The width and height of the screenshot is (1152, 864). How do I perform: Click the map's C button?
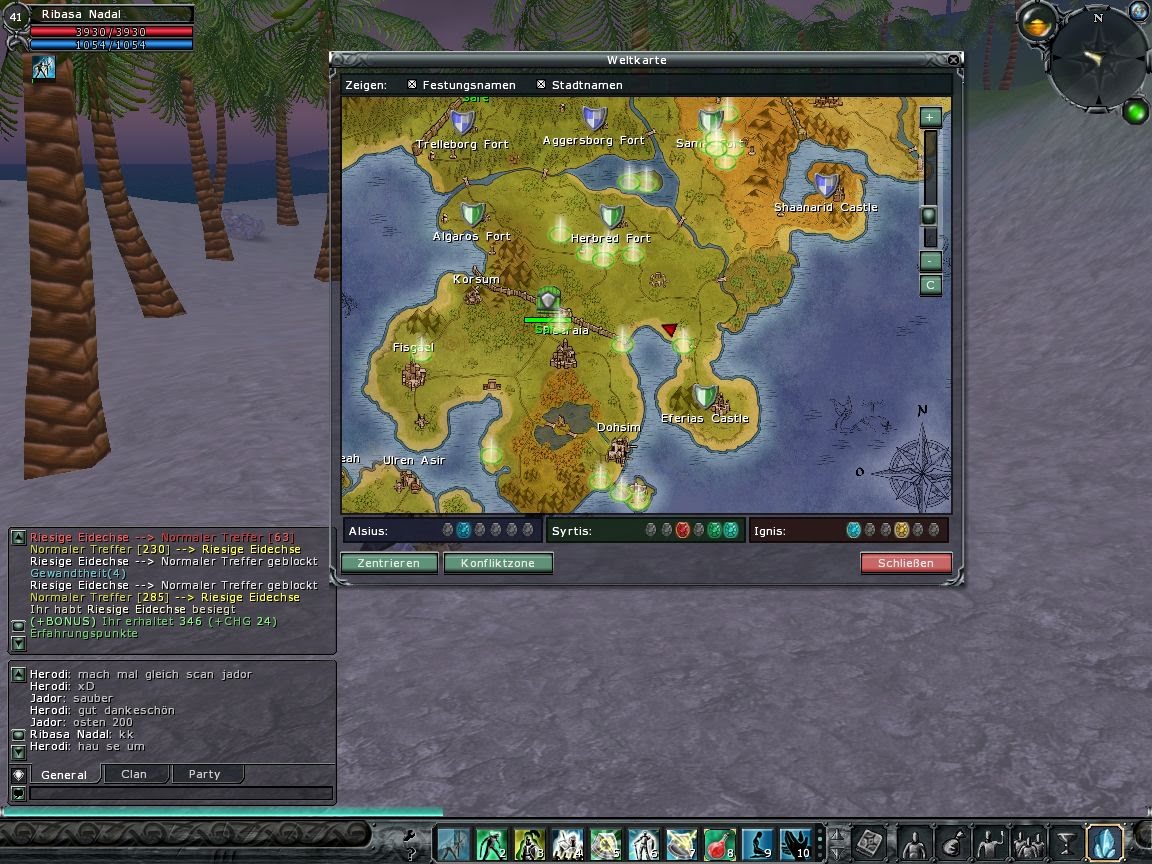coord(930,285)
